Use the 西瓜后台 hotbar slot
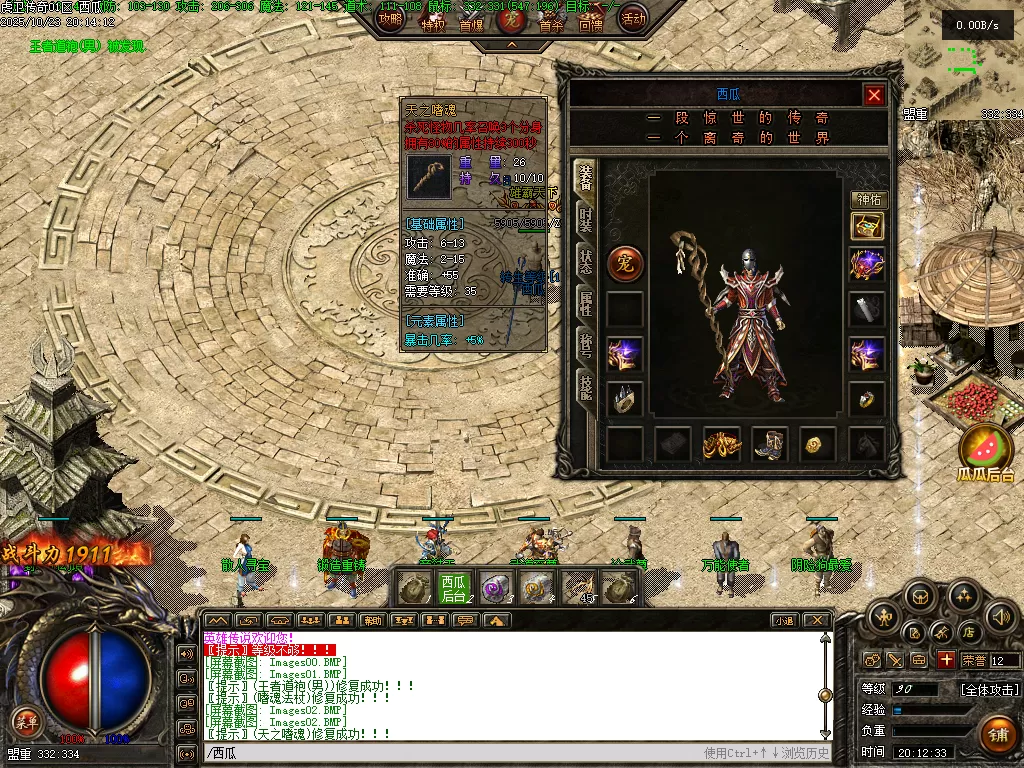1024x768 pixels. [x=454, y=588]
